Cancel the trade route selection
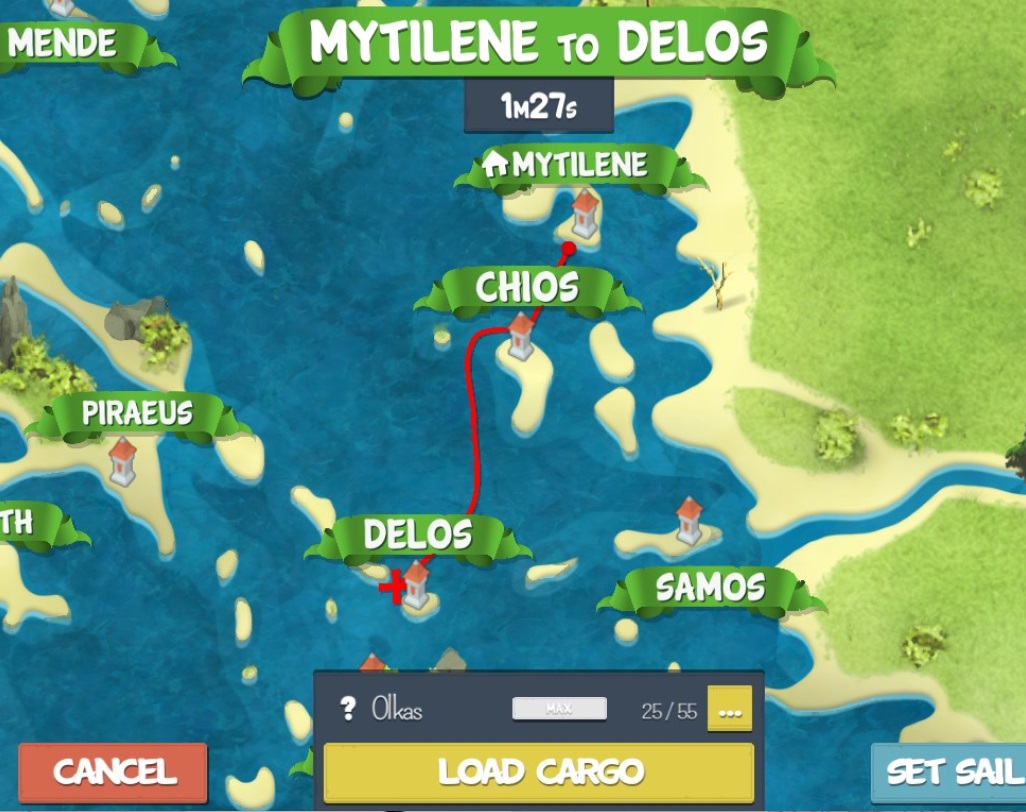 (112, 772)
